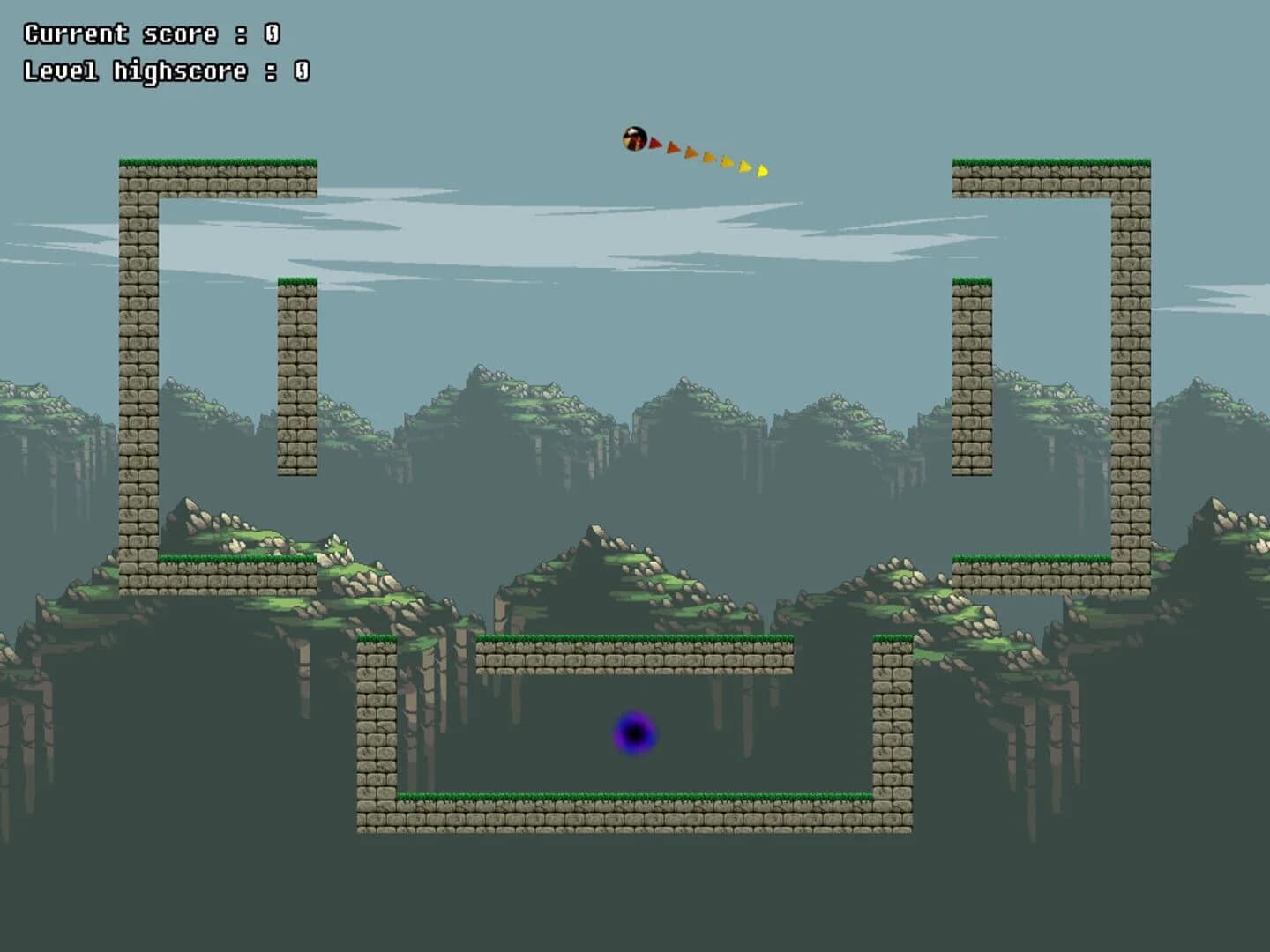Click the second red-orange trajectory arrow
The width and height of the screenshot is (1270, 952).
tap(675, 148)
